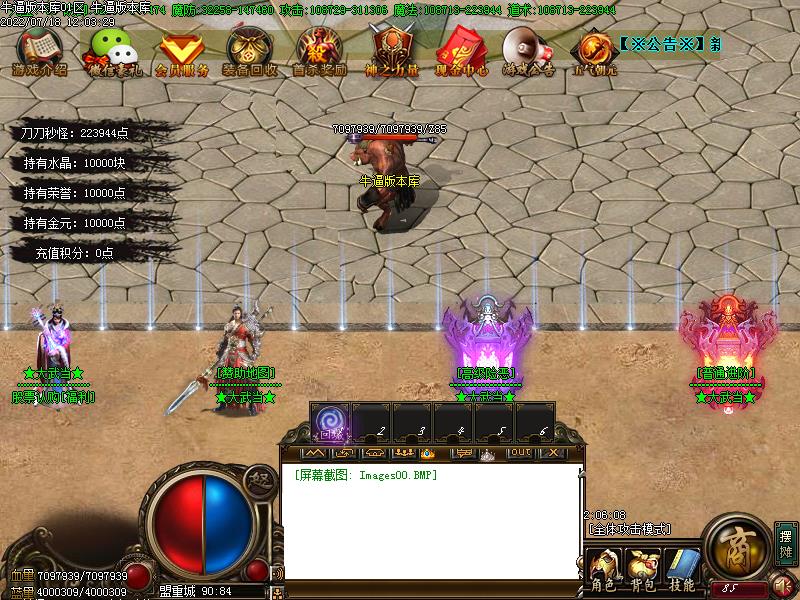Open the 神之力量 god power icon
This screenshot has height=600, width=800.
click(390, 50)
